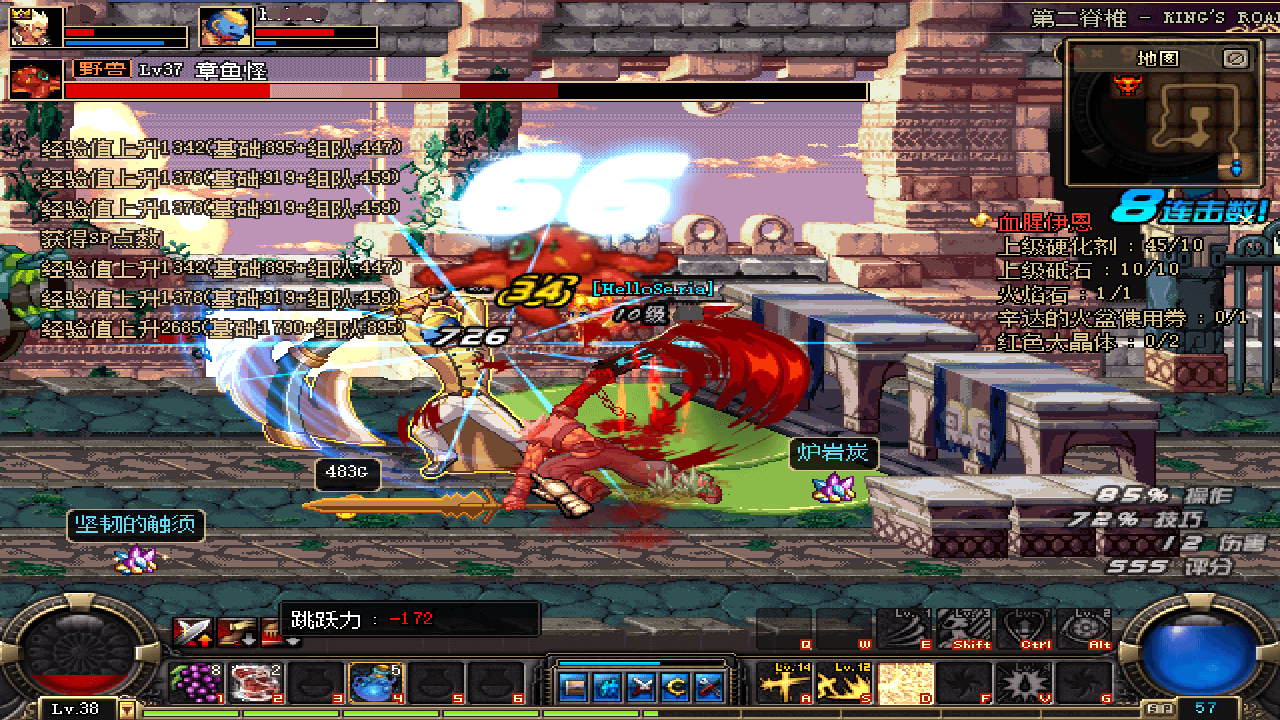Use the shield skill bound to Ctrl
The width and height of the screenshot is (1280, 720).
1024,629
